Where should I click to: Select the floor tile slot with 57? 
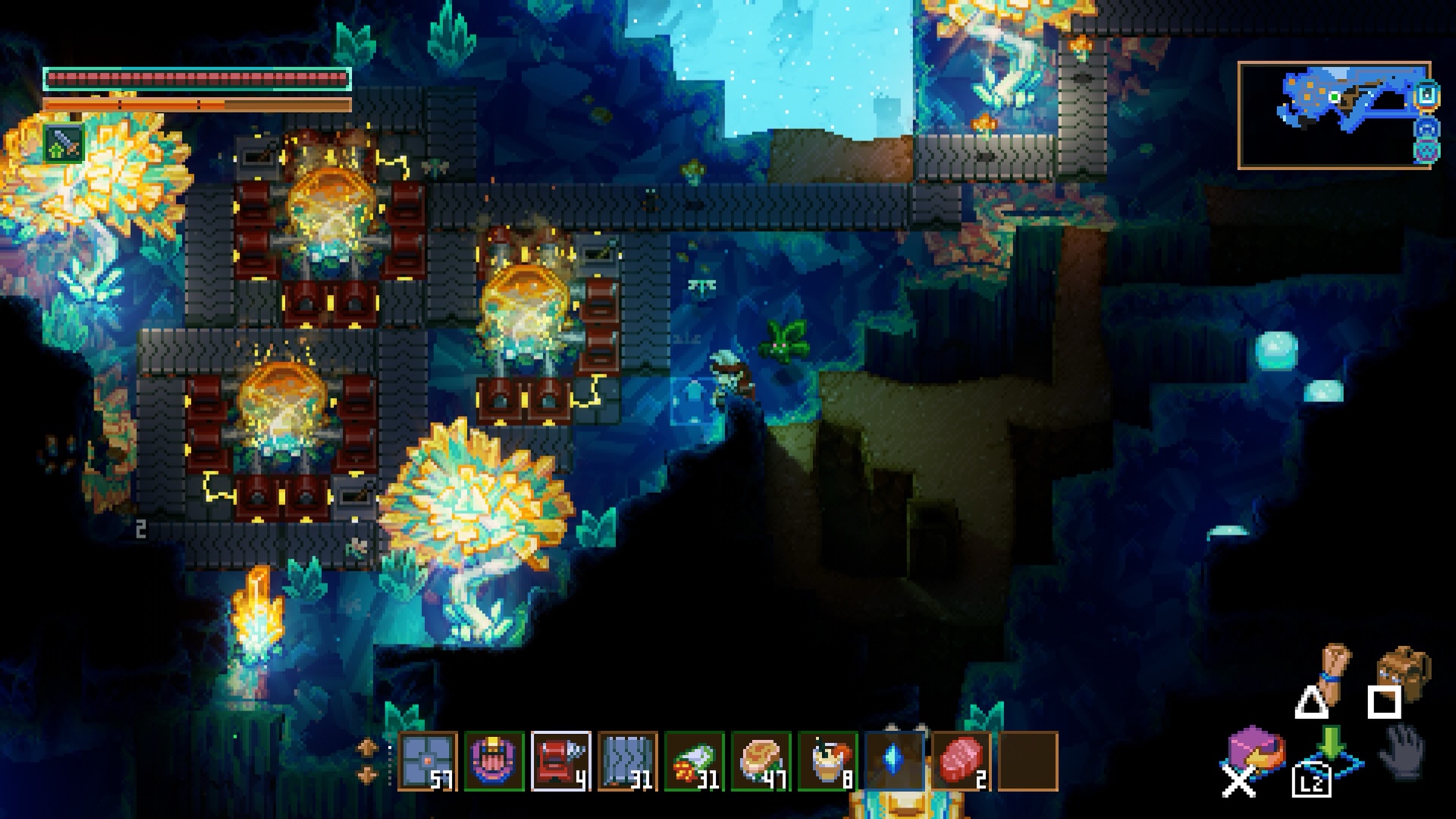(x=428, y=761)
